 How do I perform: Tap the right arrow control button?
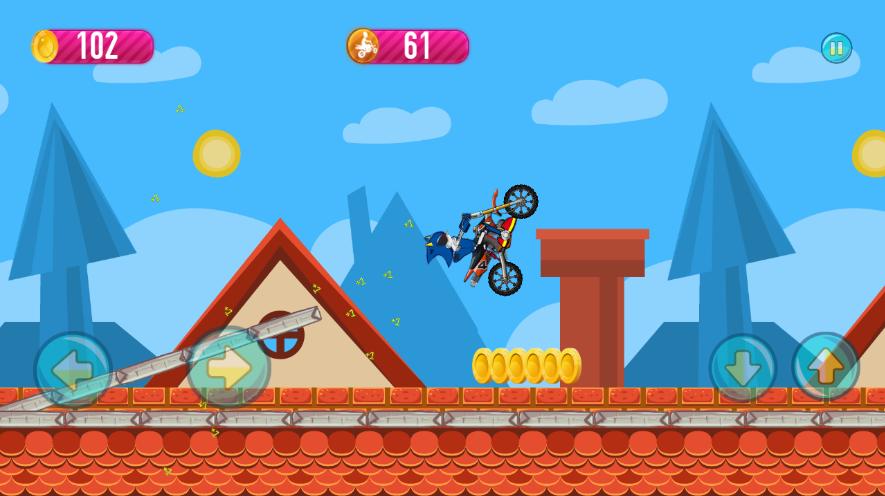pos(229,367)
